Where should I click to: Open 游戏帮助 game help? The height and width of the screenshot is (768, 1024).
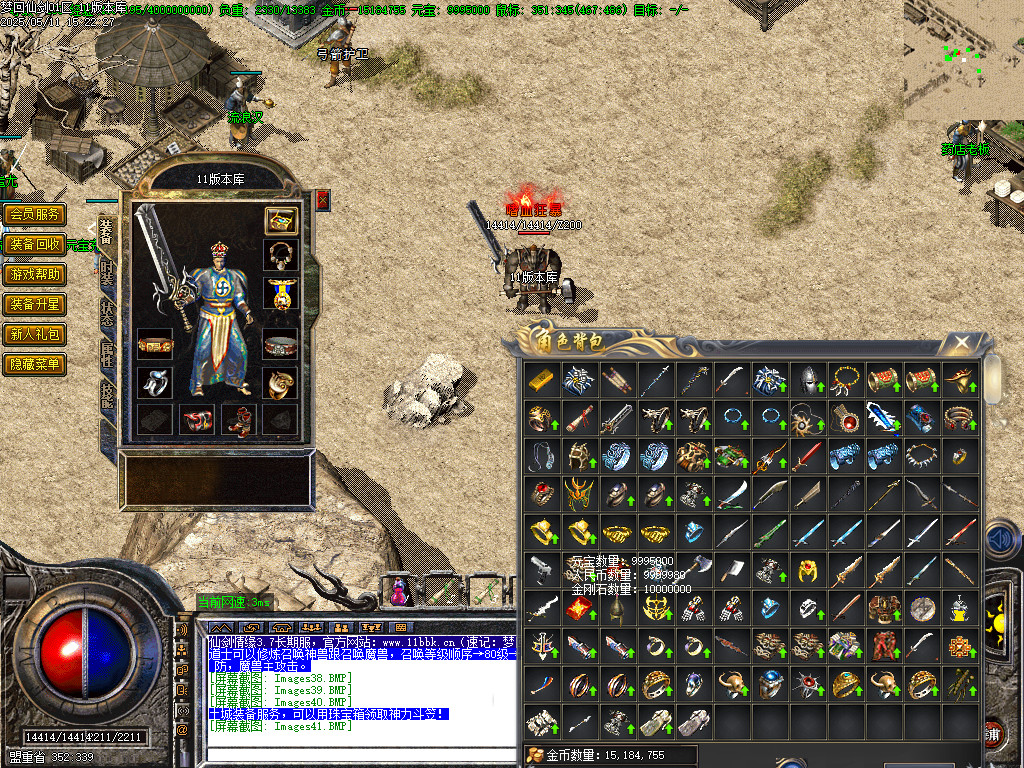(x=35, y=274)
